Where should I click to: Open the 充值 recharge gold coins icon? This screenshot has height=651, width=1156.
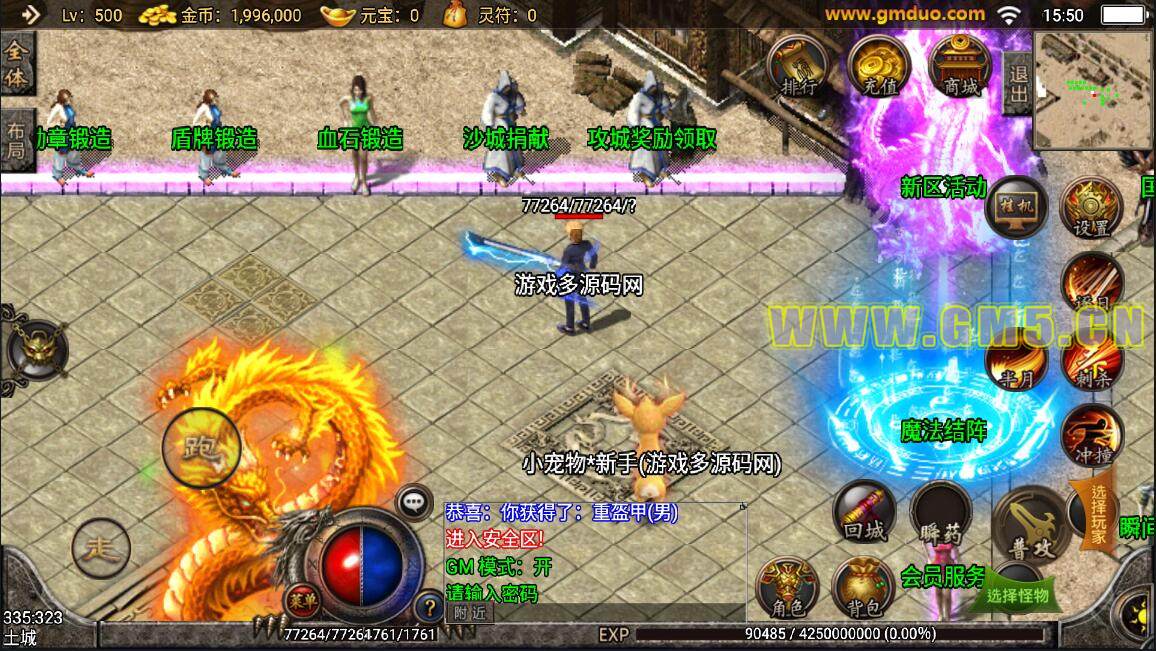point(878,68)
